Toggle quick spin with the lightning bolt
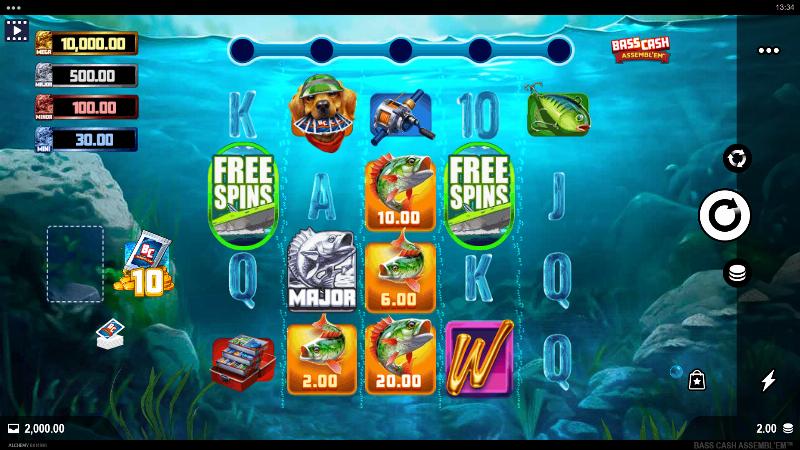 [x=768, y=380]
